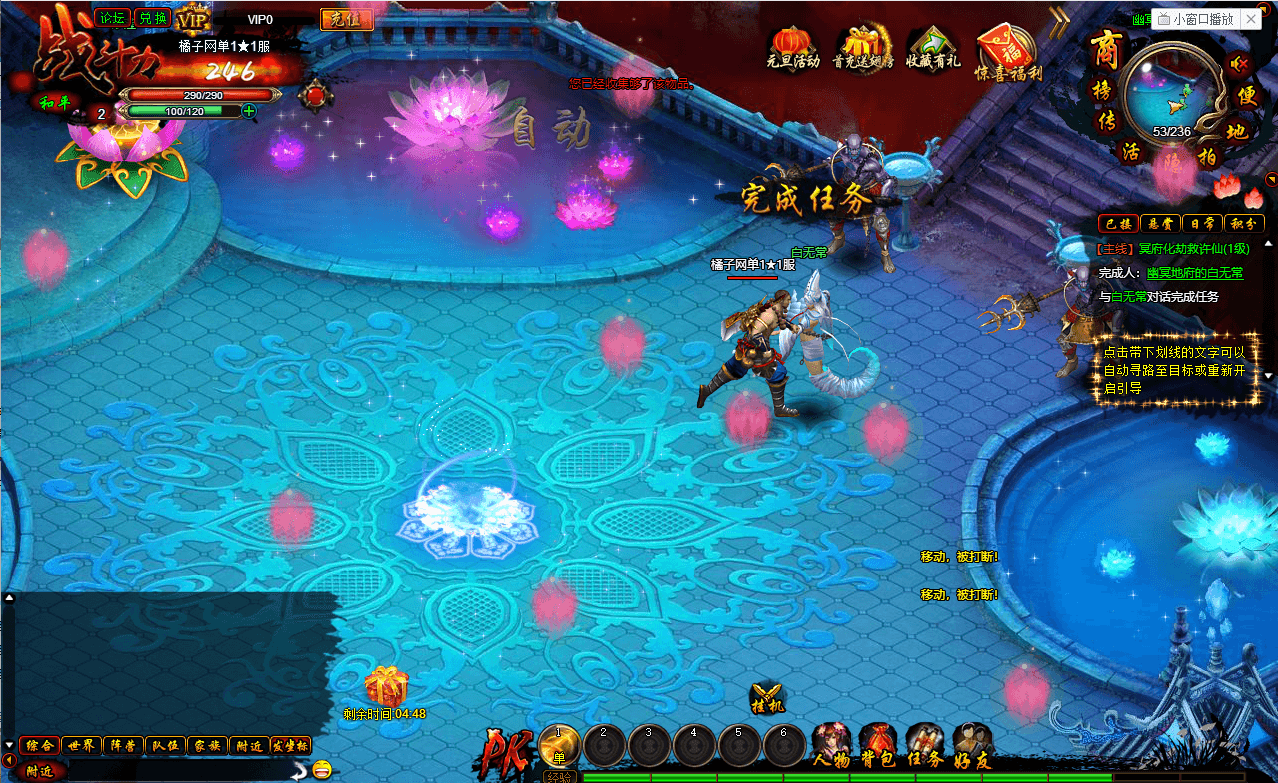Open the 元旦活动 lantern event icon
Viewport: 1278px width, 783px height.
(793, 43)
